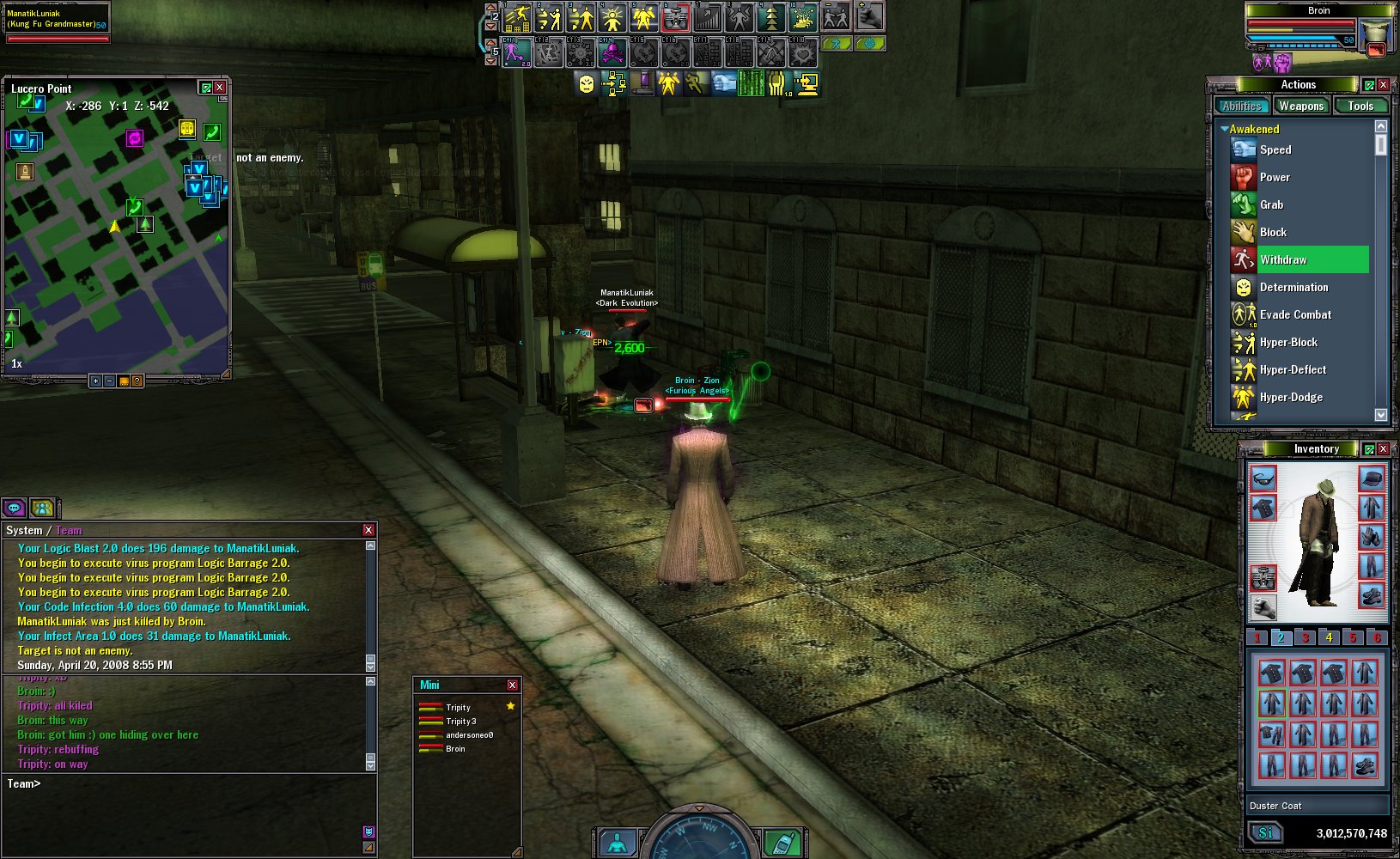This screenshot has height=859, width=1400.
Task: Close the Inventory panel
Action: tap(1383, 449)
